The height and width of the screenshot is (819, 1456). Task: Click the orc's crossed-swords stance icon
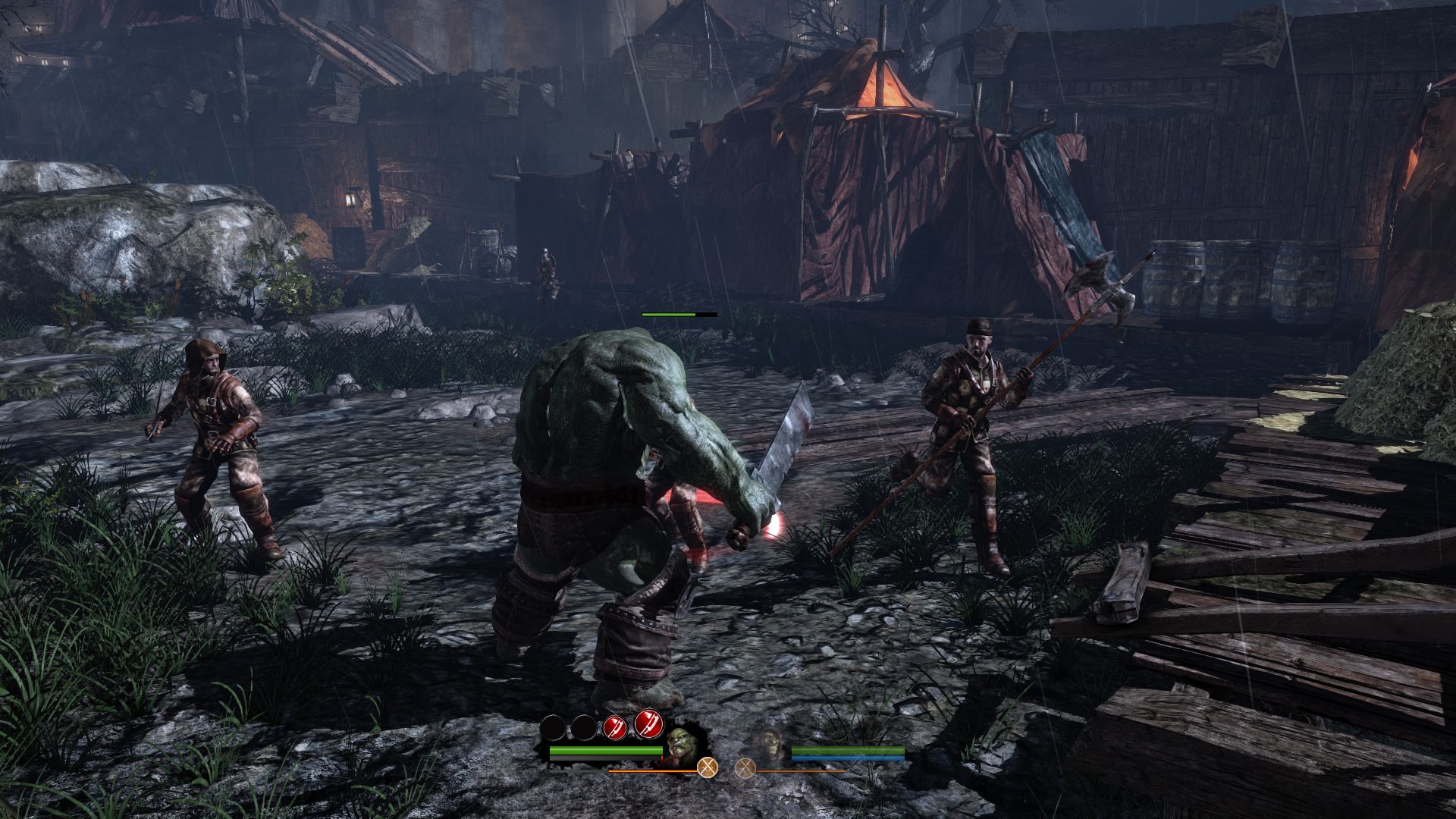pos(708,767)
